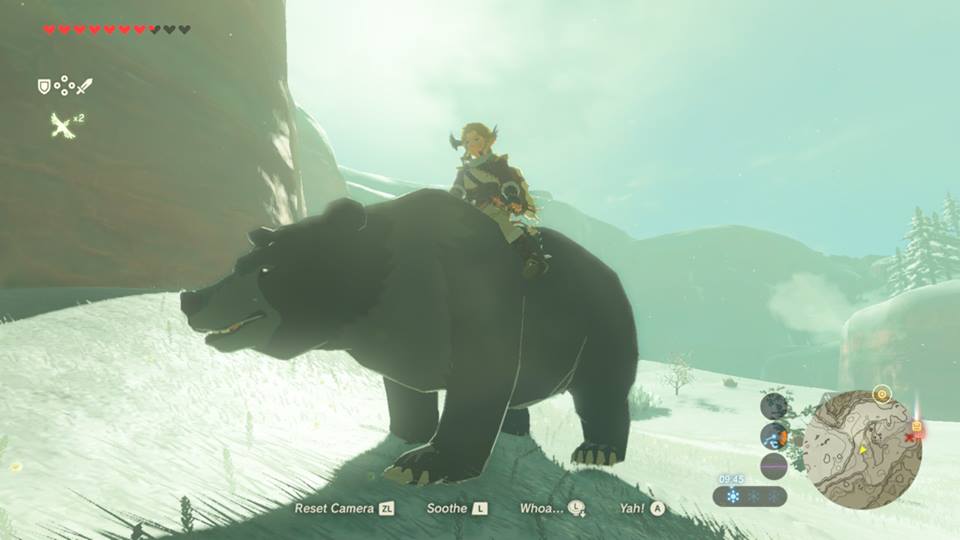Image resolution: width=960 pixels, height=540 pixels.
Task: Click the treasure chest marker on the minimap
Action: 916,426
